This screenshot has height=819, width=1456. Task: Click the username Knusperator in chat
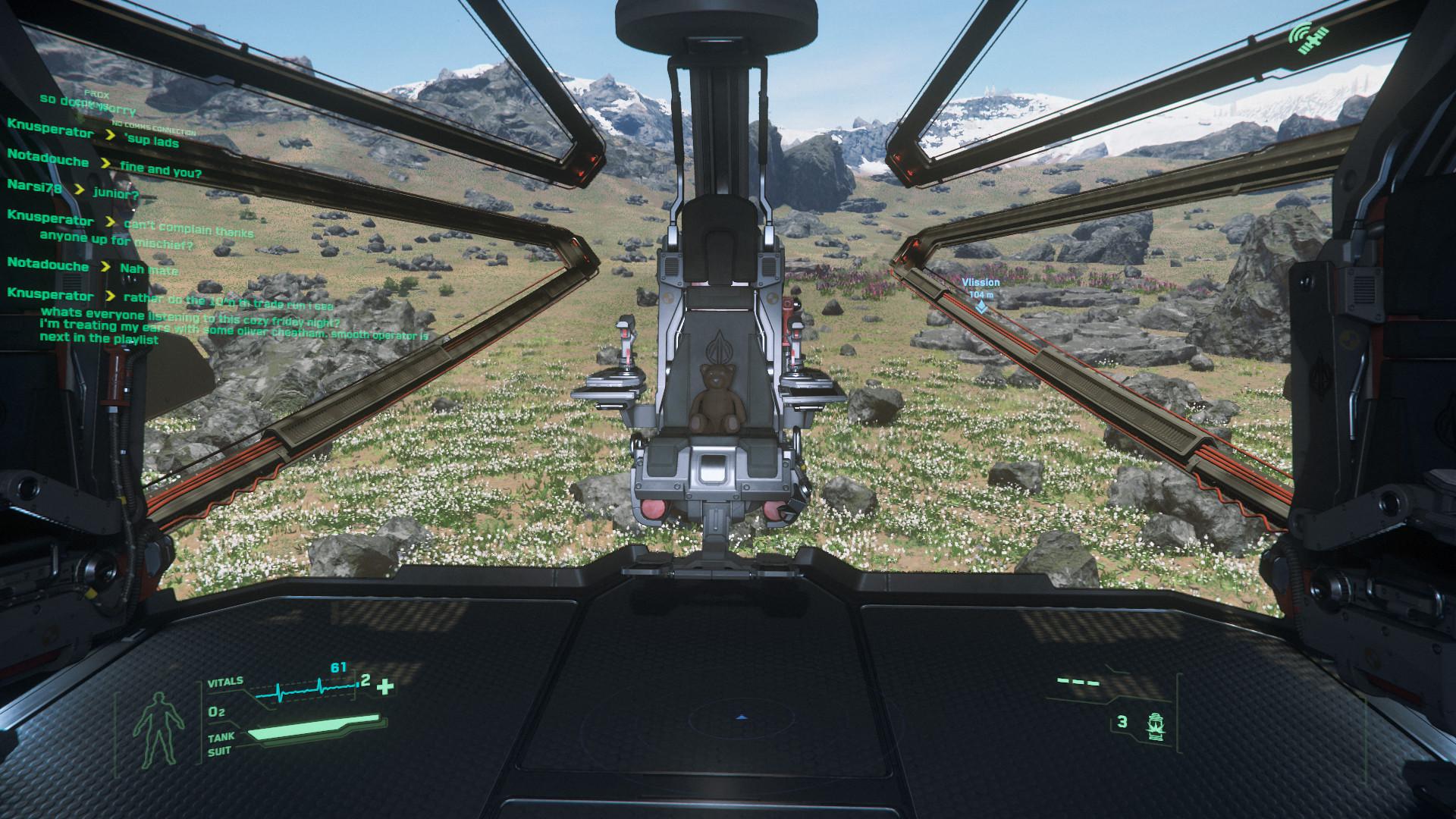[x=49, y=133]
